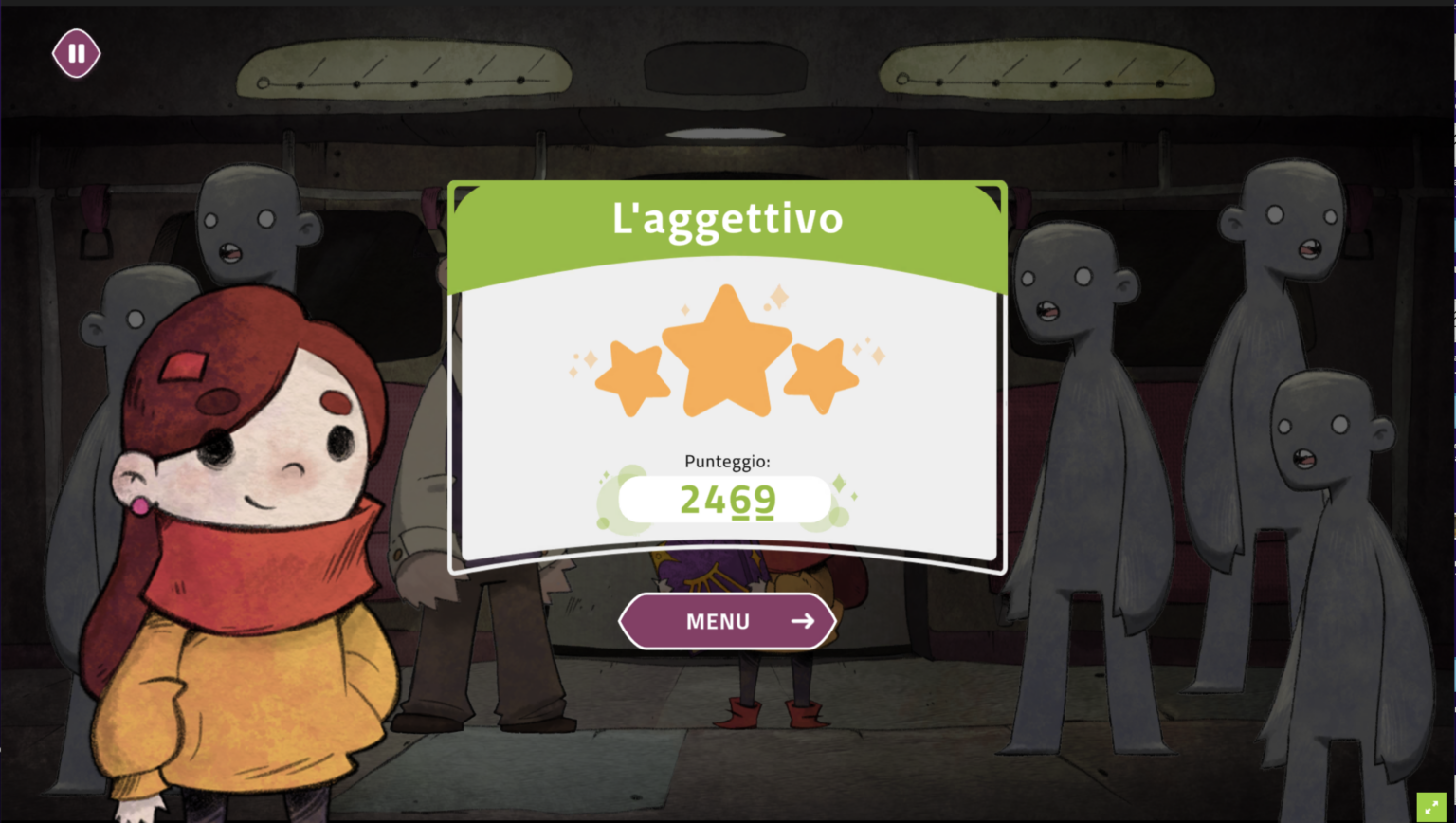The height and width of the screenshot is (823, 1456).
Task: Open the menu via the MENU dropdown banner
Action: [727, 621]
